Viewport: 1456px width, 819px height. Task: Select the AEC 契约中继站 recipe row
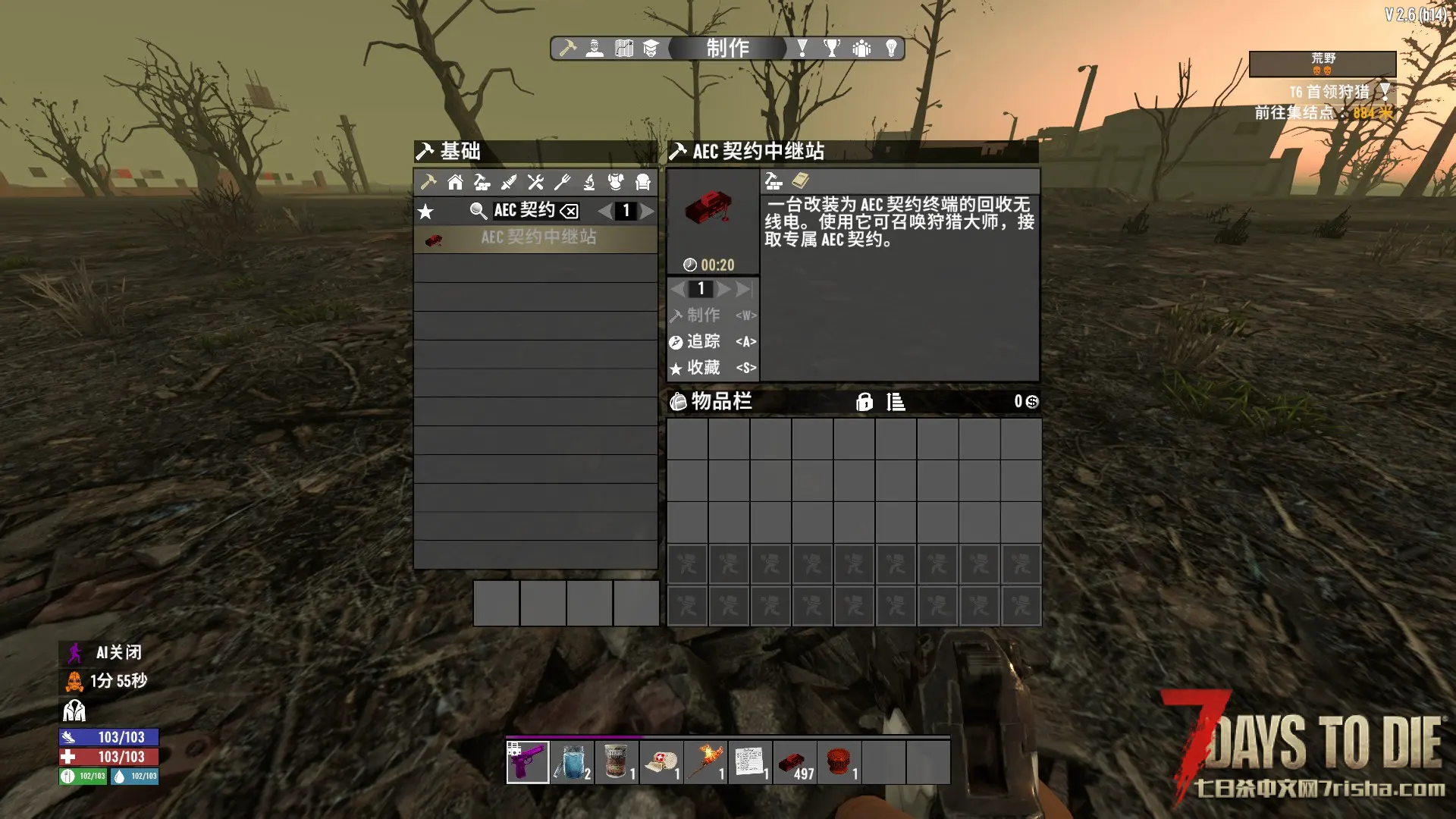535,238
